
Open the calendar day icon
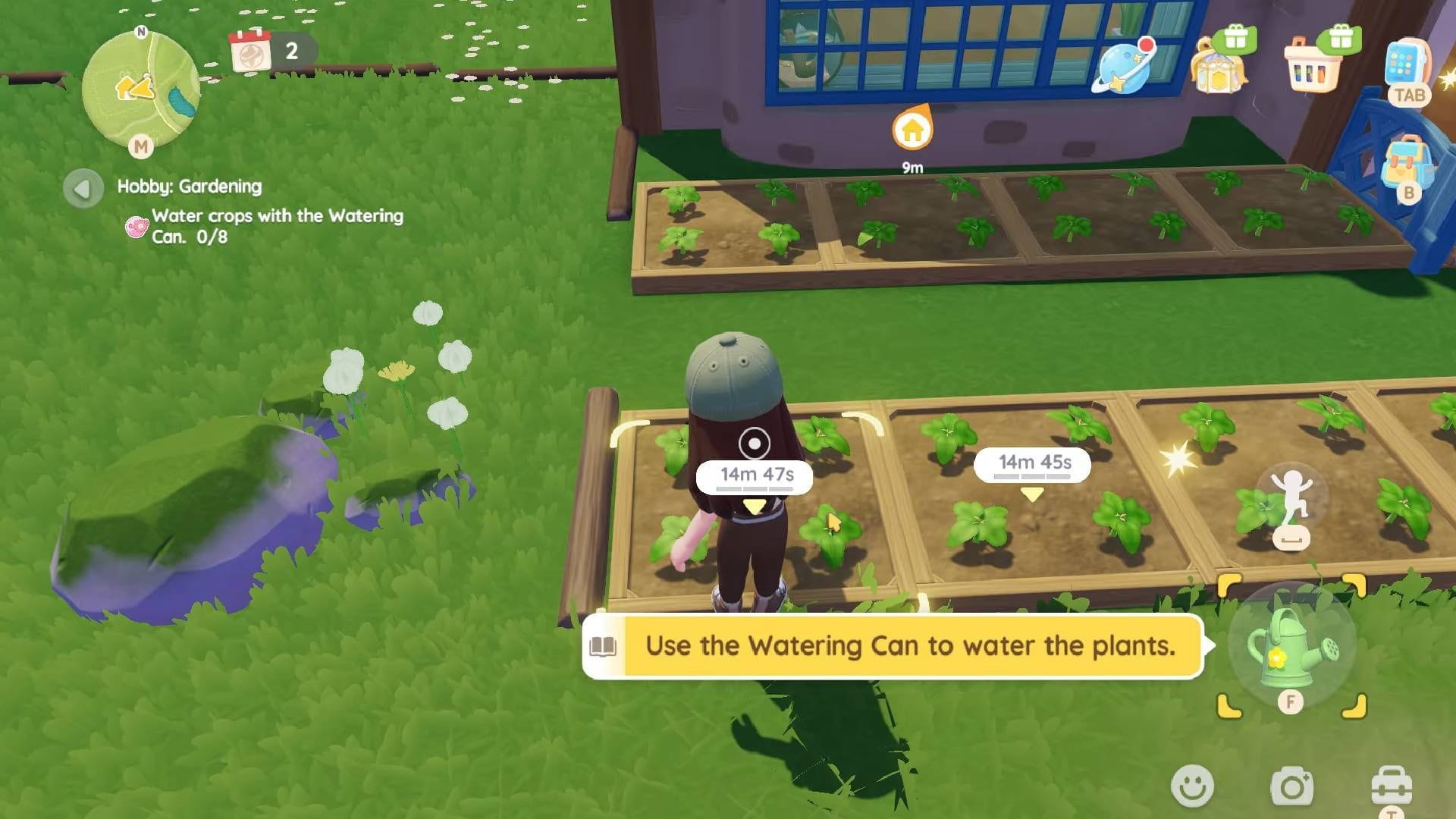(x=250, y=51)
